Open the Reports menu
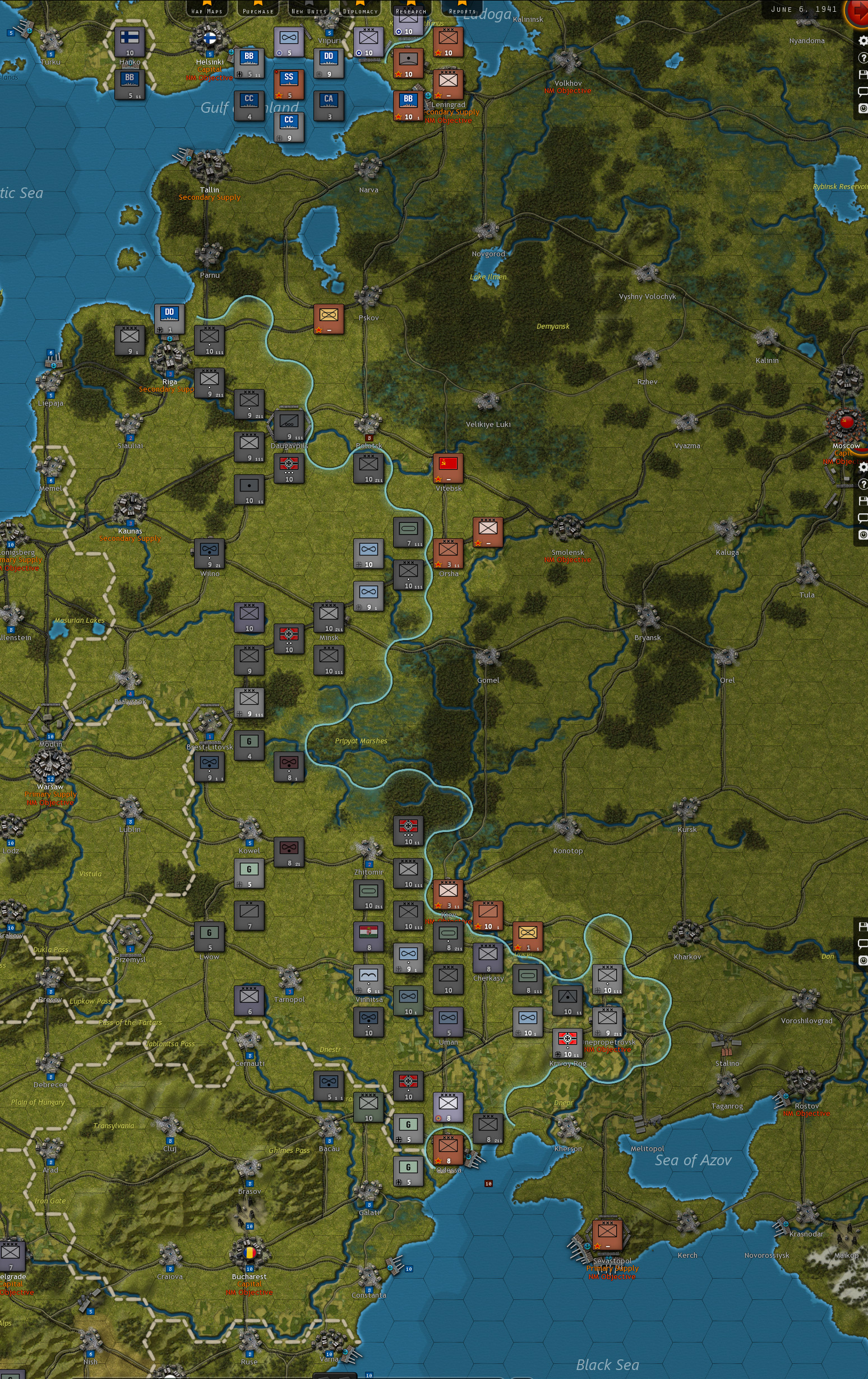 tap(463, 9)
